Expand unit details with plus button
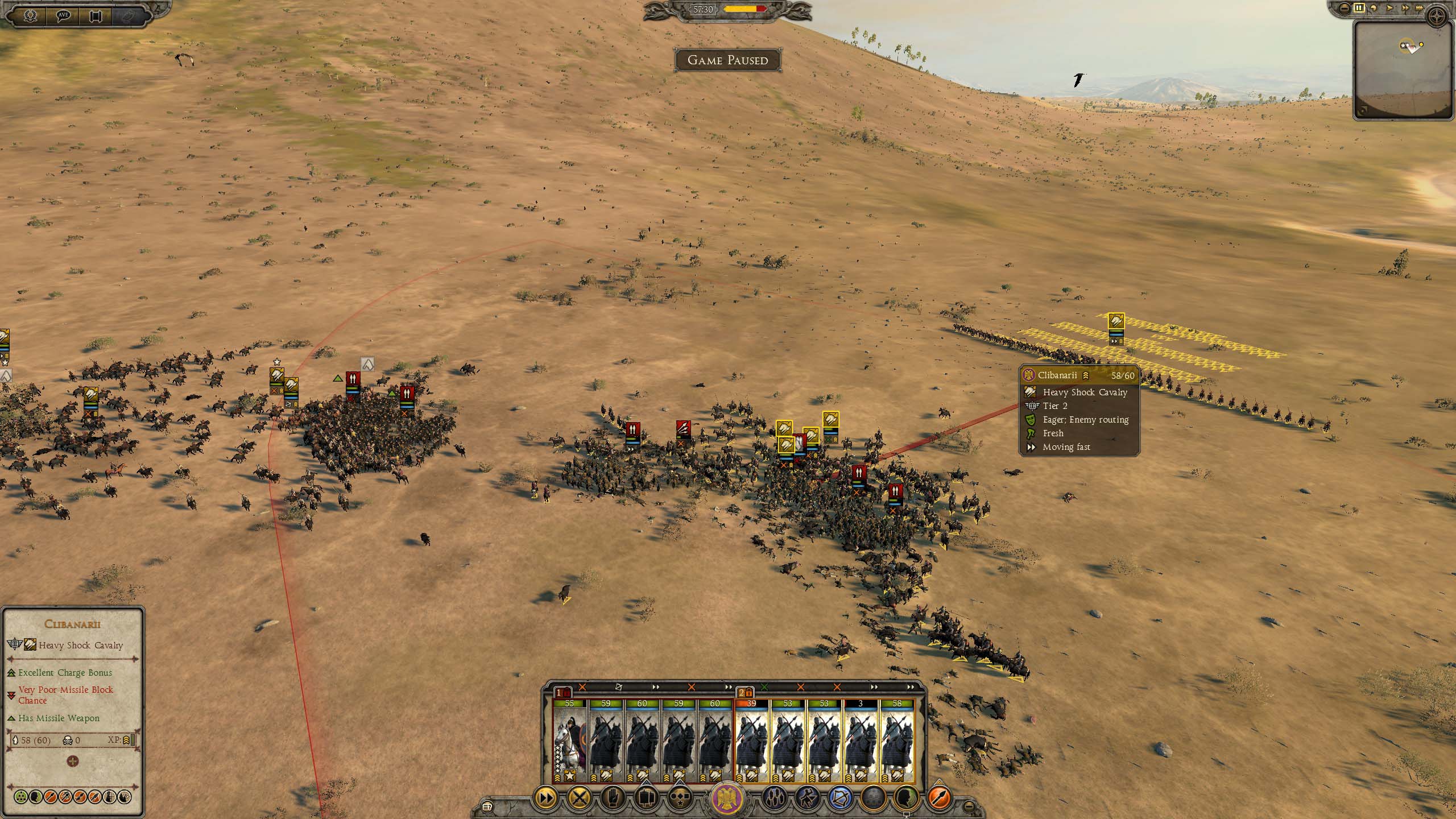 click(72, 761)
